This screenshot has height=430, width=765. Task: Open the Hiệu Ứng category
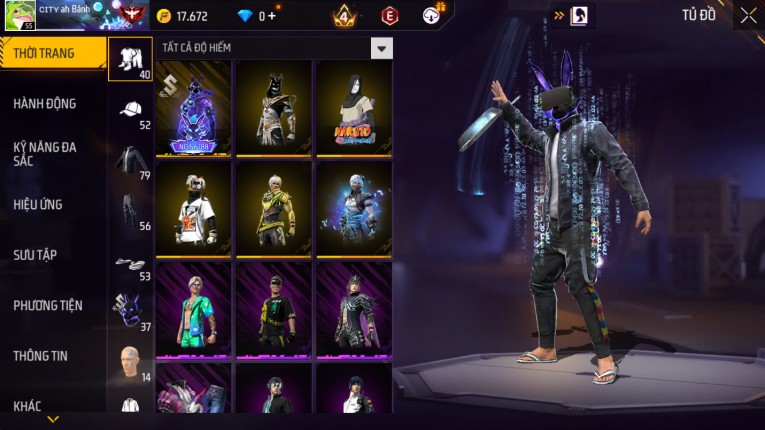[x=40, y=205]
